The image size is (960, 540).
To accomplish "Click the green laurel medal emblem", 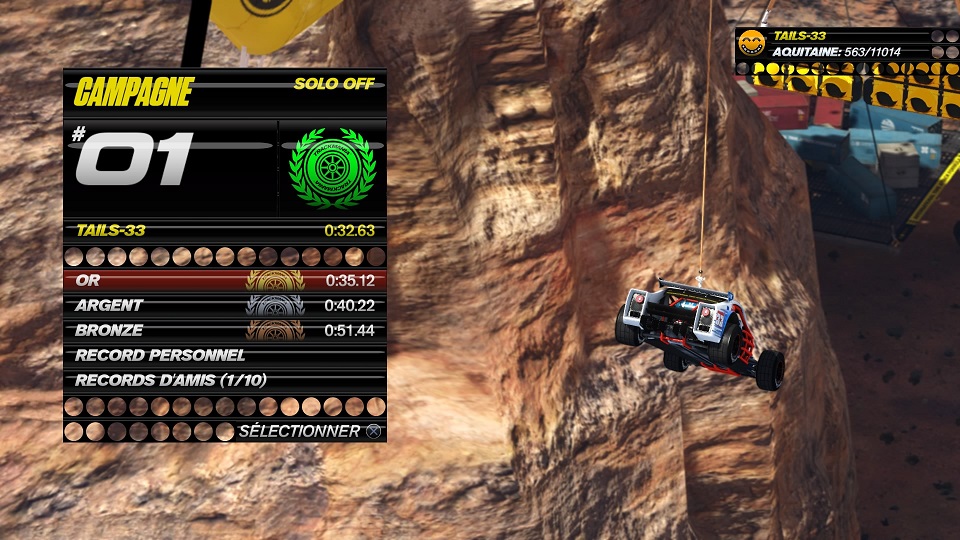I will pyautogui.click(x=331, y=167).
